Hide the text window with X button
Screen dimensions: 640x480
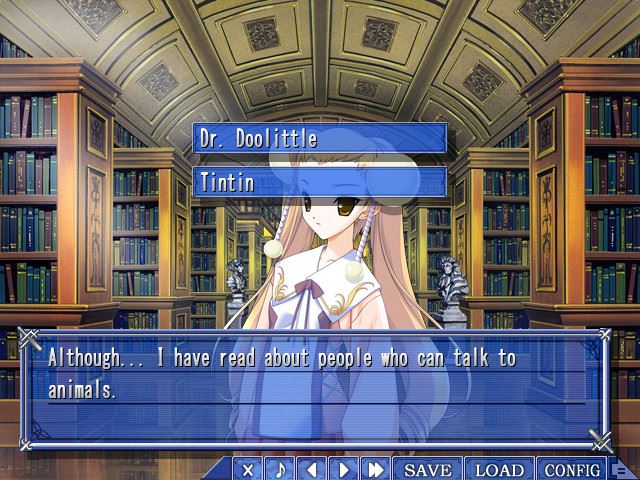(x=249, y=469)
